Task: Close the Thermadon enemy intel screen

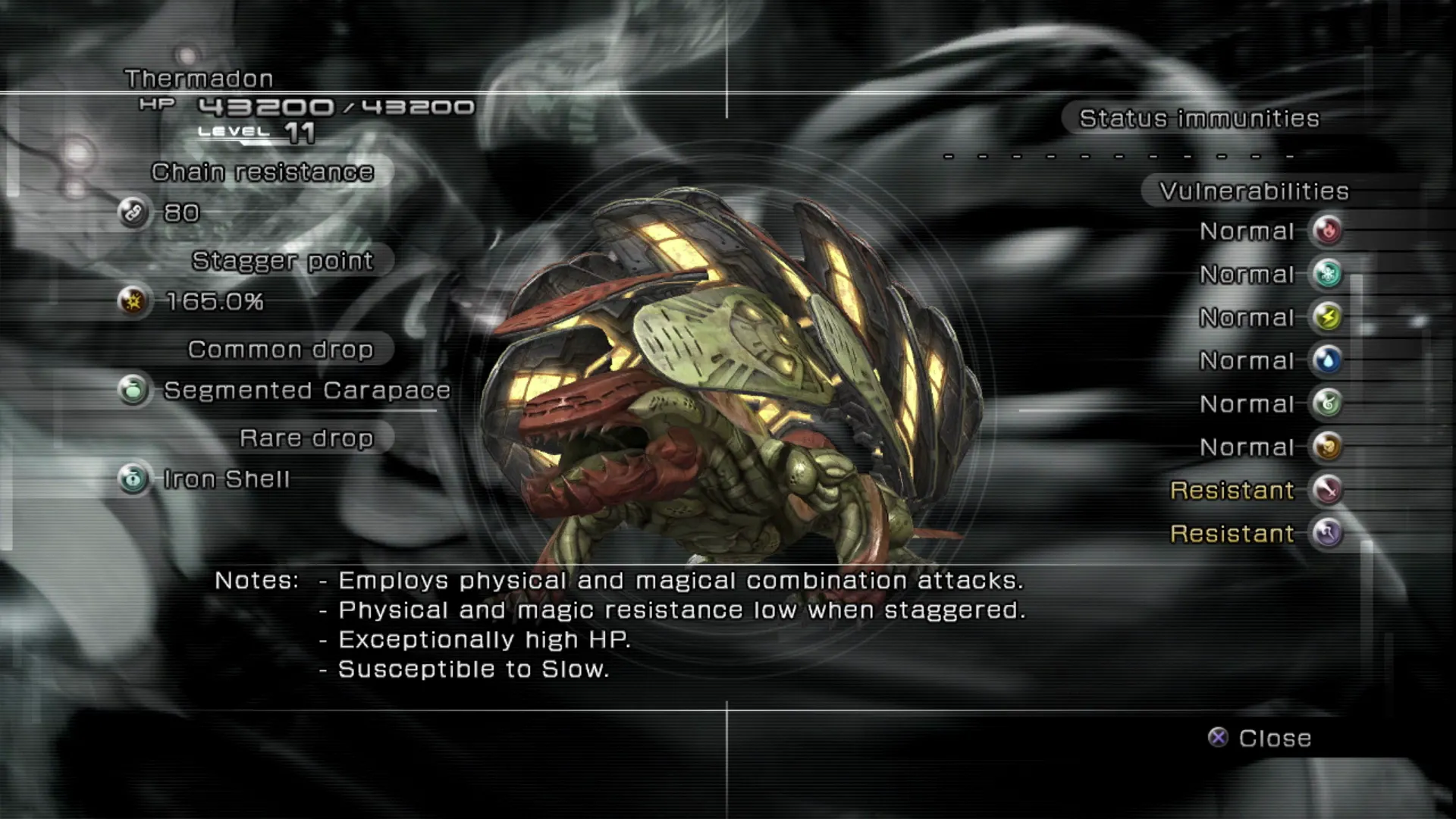Action: (x=1260, y=738)
